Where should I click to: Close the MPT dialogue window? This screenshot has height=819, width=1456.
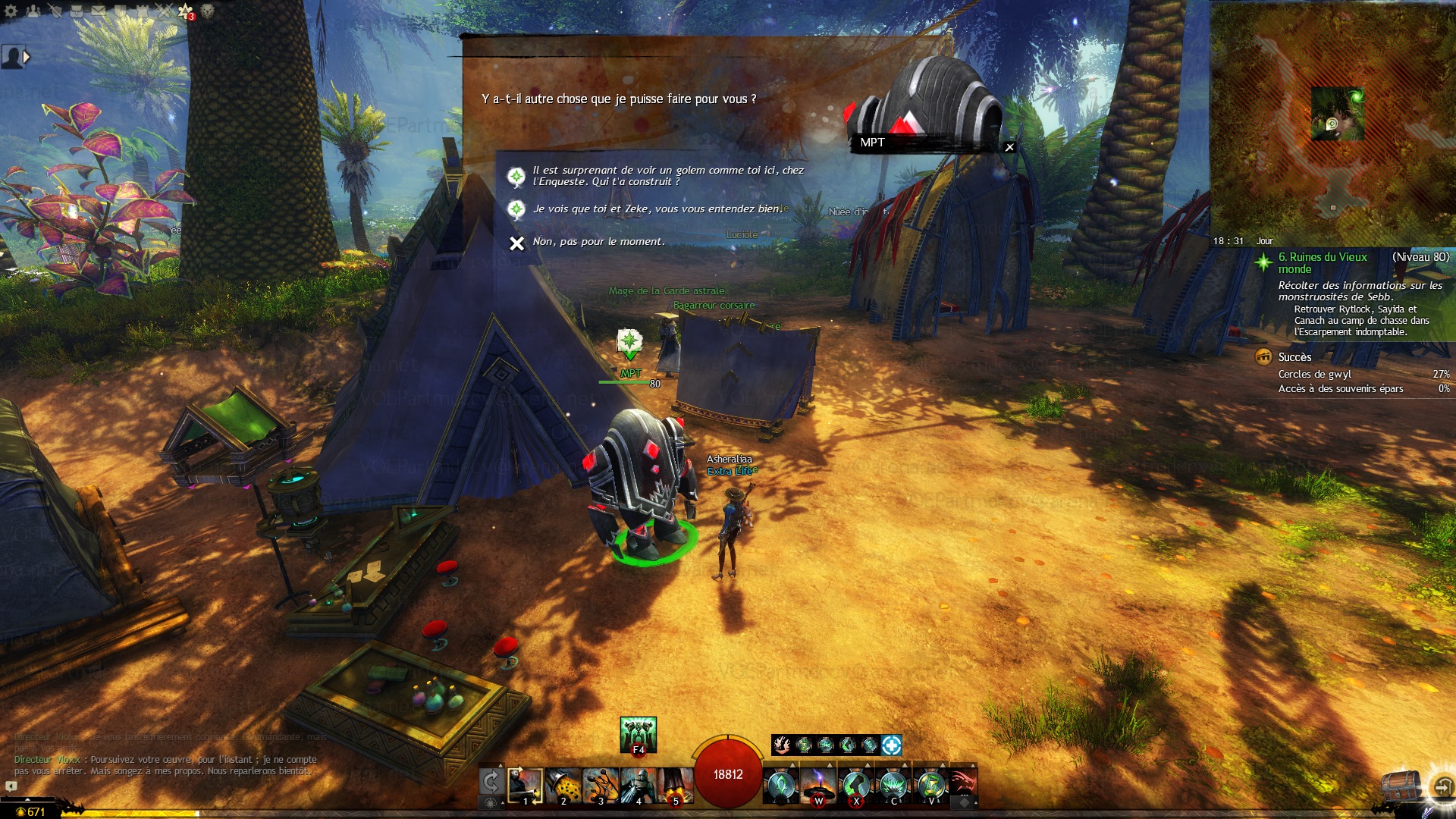(1009, 147)
